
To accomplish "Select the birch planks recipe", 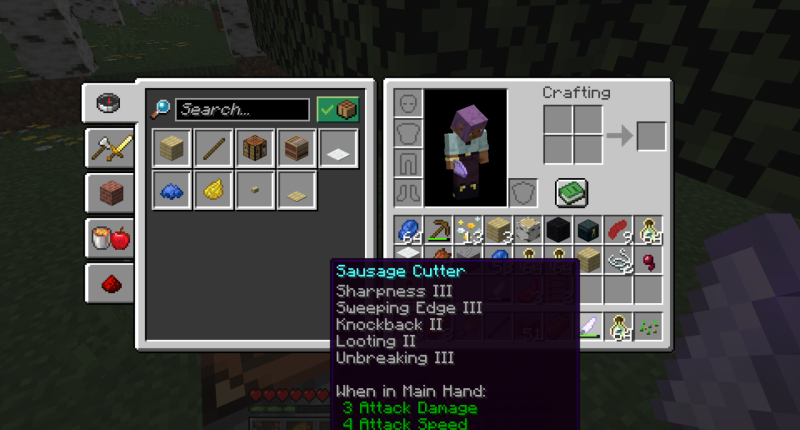I will coord(173,149).
